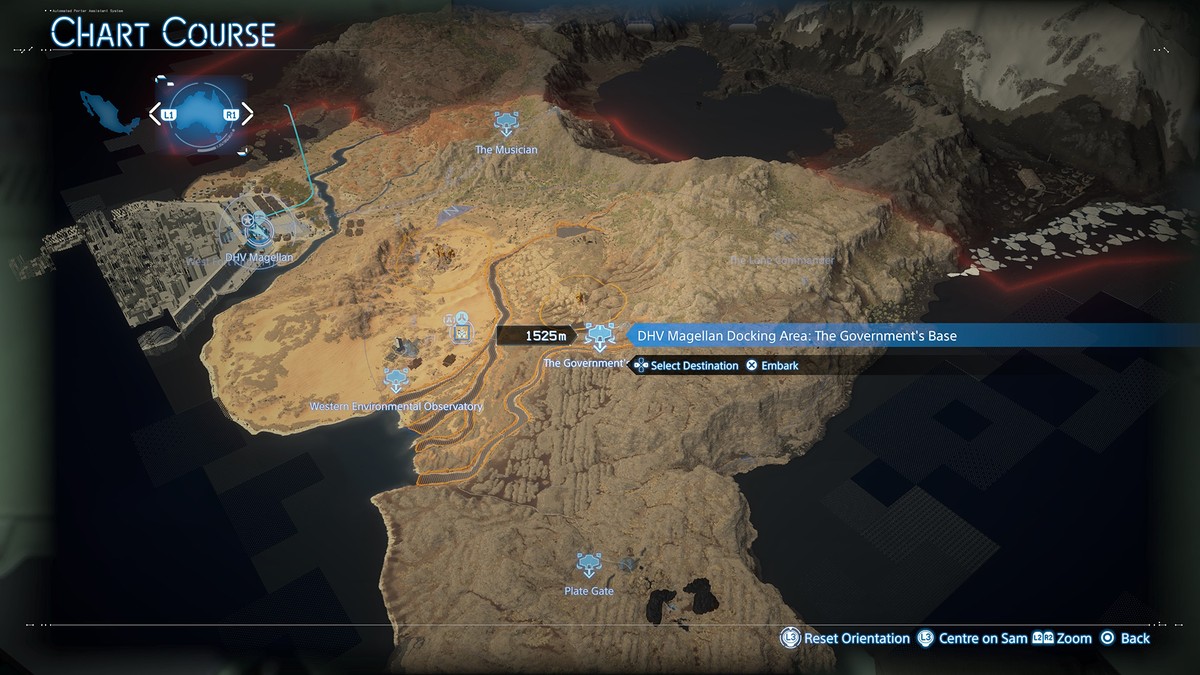Choose the Western Environmental Observatory marker

coord(397,380)
